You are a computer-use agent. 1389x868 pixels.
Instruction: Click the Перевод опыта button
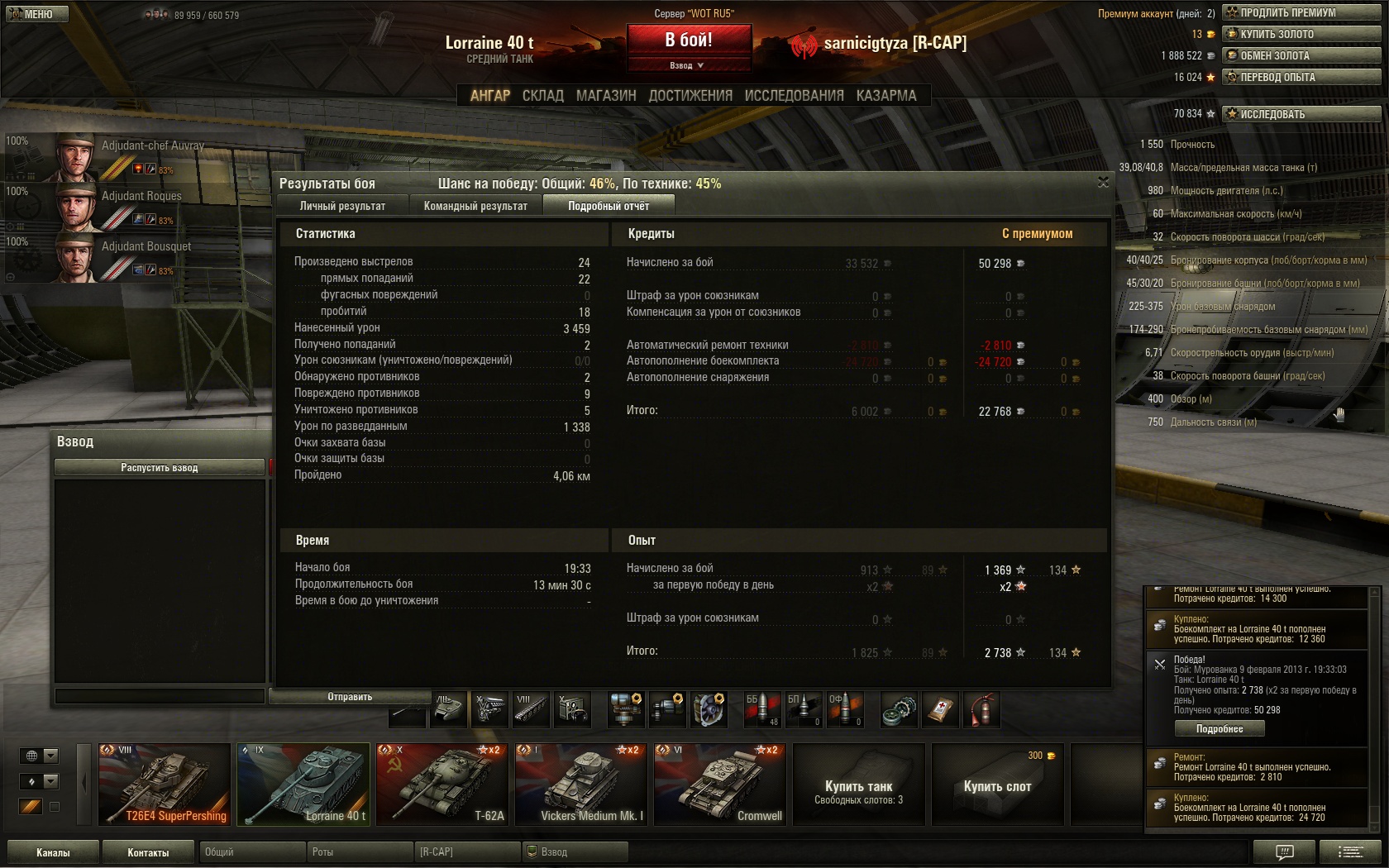tap(1301, 77)
